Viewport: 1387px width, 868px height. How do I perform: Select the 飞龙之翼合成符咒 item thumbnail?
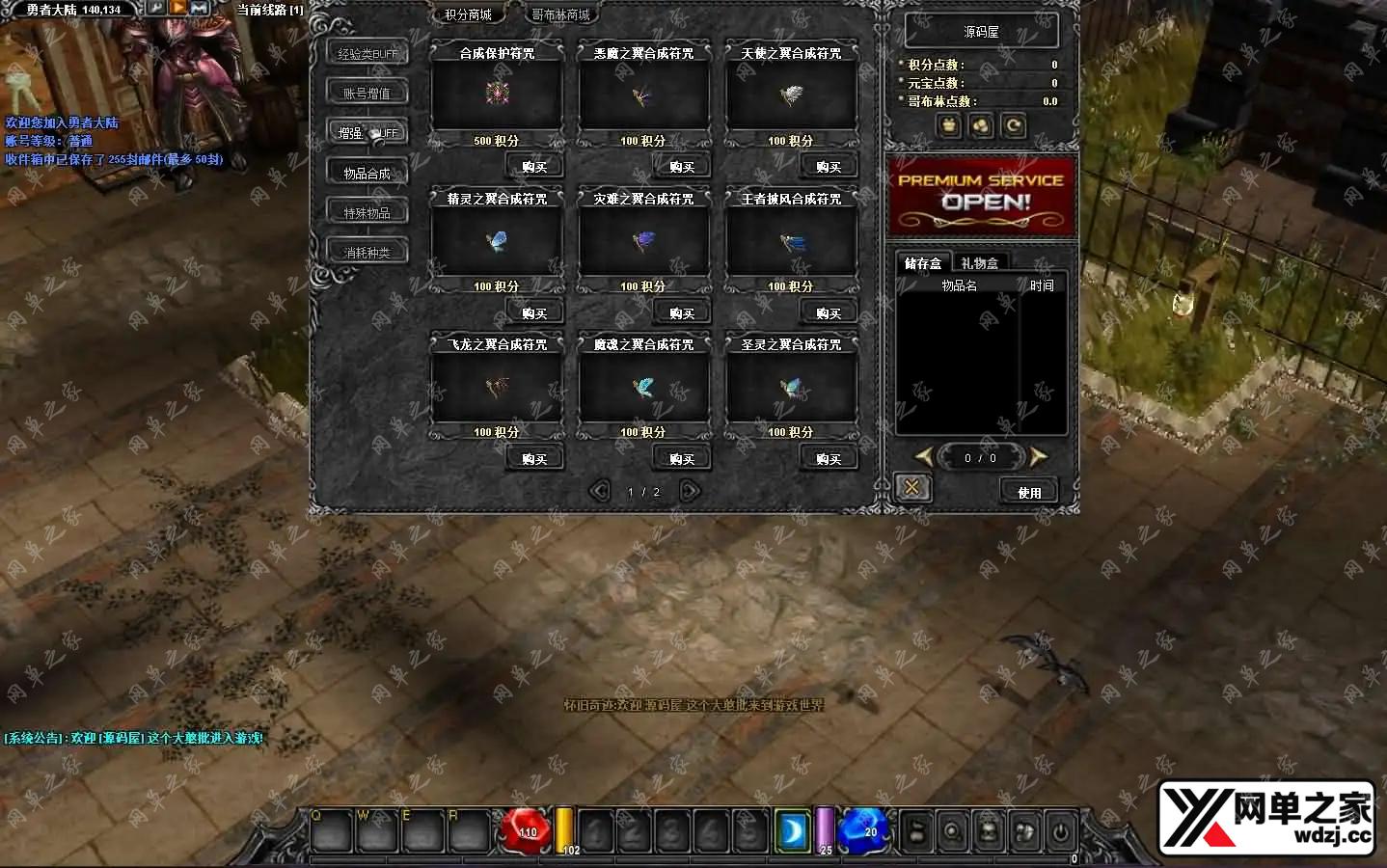497,388
